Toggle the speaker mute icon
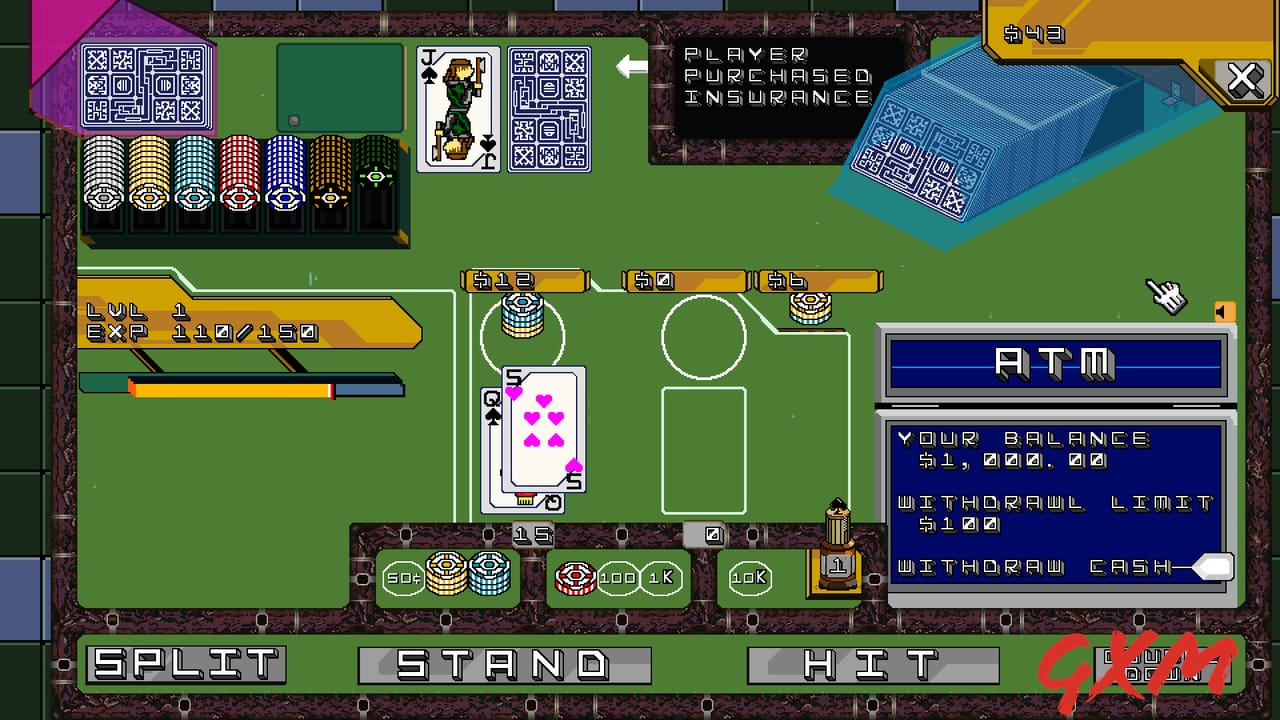This screenshot has width=1280, height=720. [1225, 312]
